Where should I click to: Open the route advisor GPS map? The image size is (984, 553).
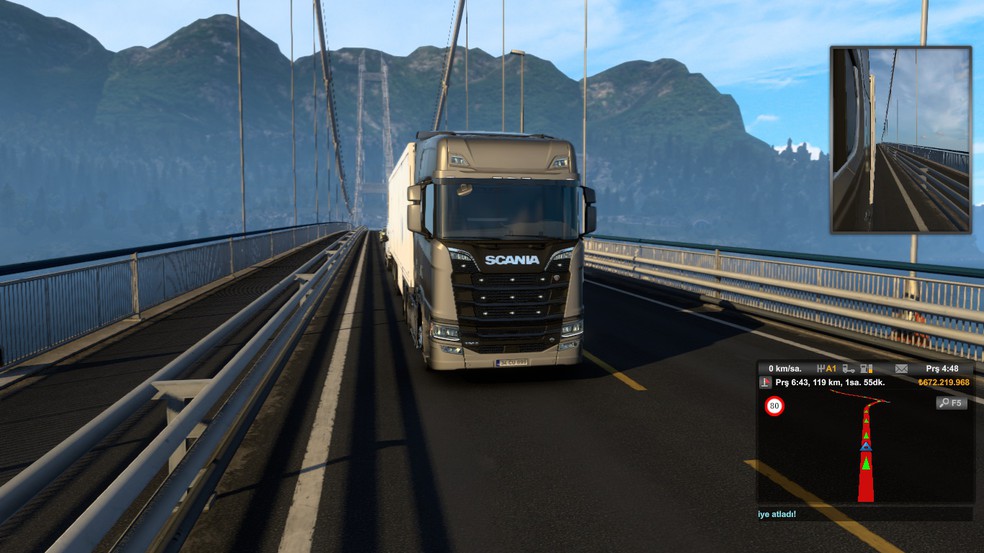(x=865, y=449)
